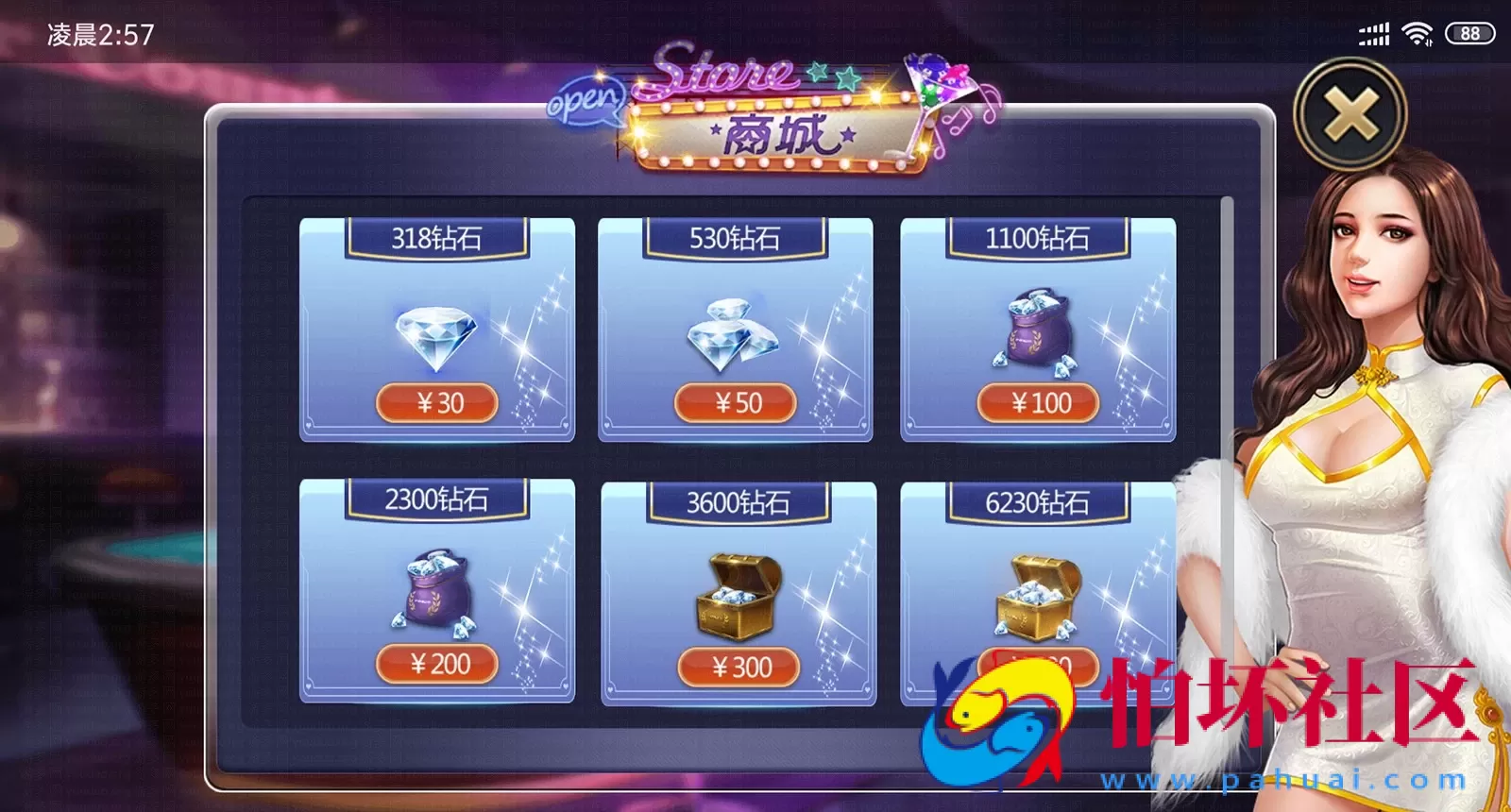Close the store window
The width and height of the screenshot is (1511, 812).
[1350, 114]
